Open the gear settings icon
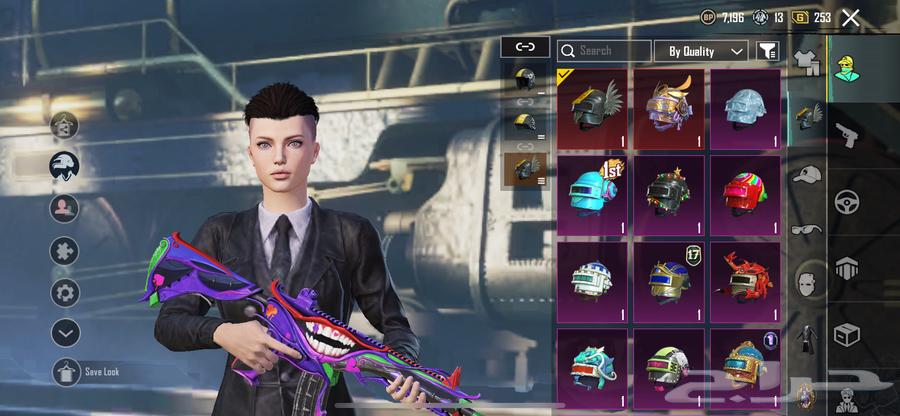 click(x=66, y=292)
